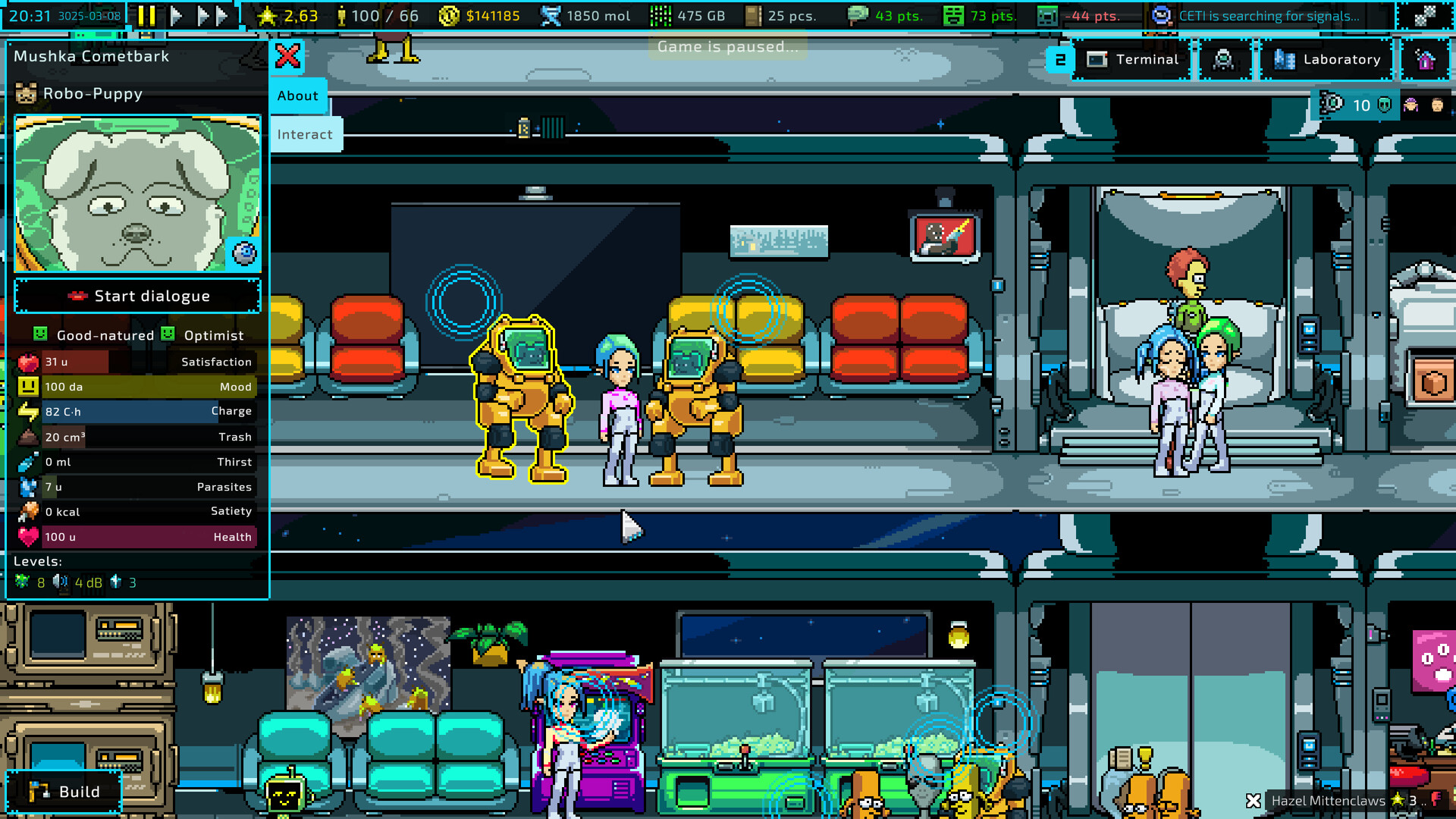Open the About tab

(x=297, y=96)
